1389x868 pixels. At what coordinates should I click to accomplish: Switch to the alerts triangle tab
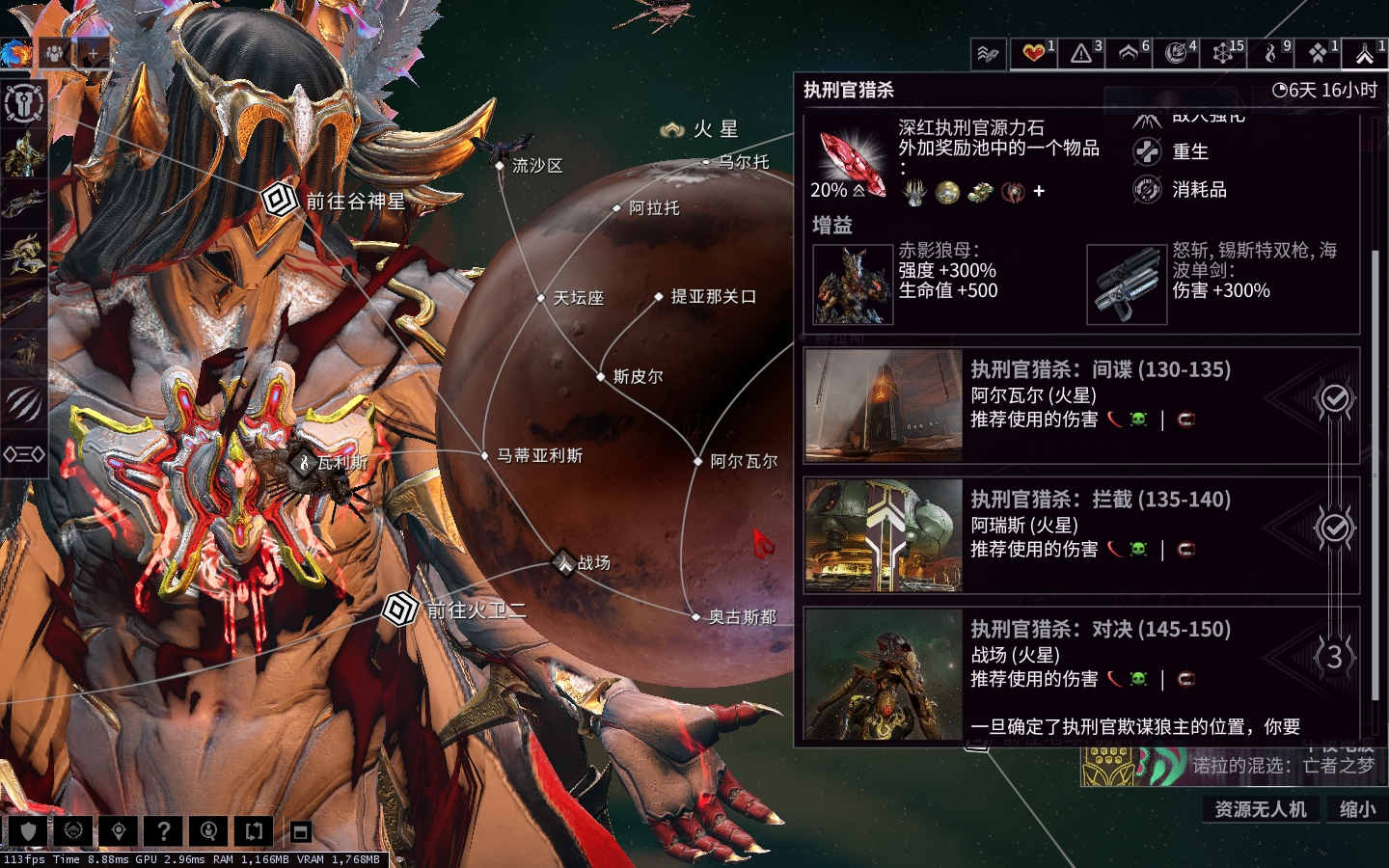pyautogui.click(x=1081, y=53)
